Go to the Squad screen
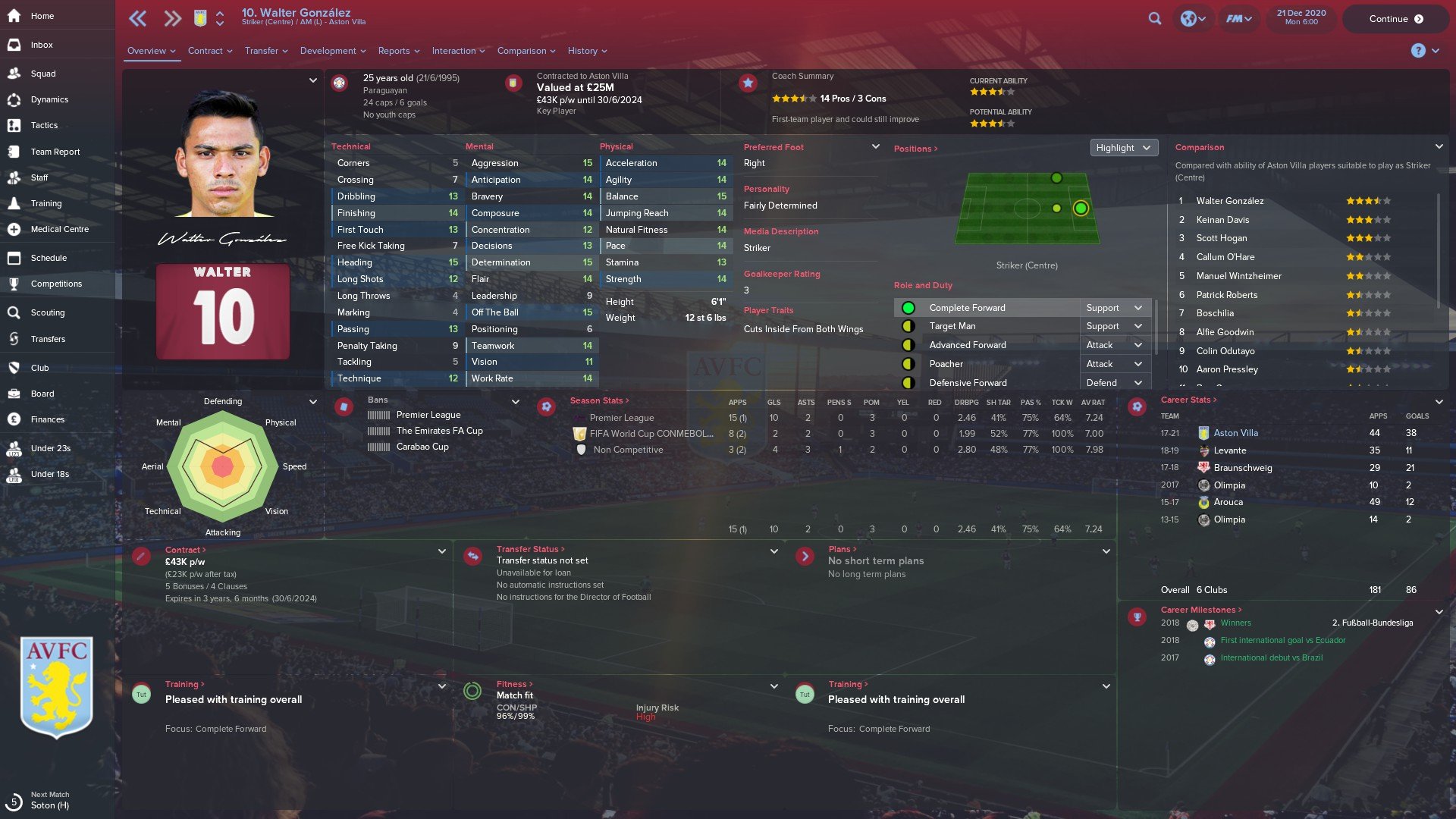 [x=43, y=74]
